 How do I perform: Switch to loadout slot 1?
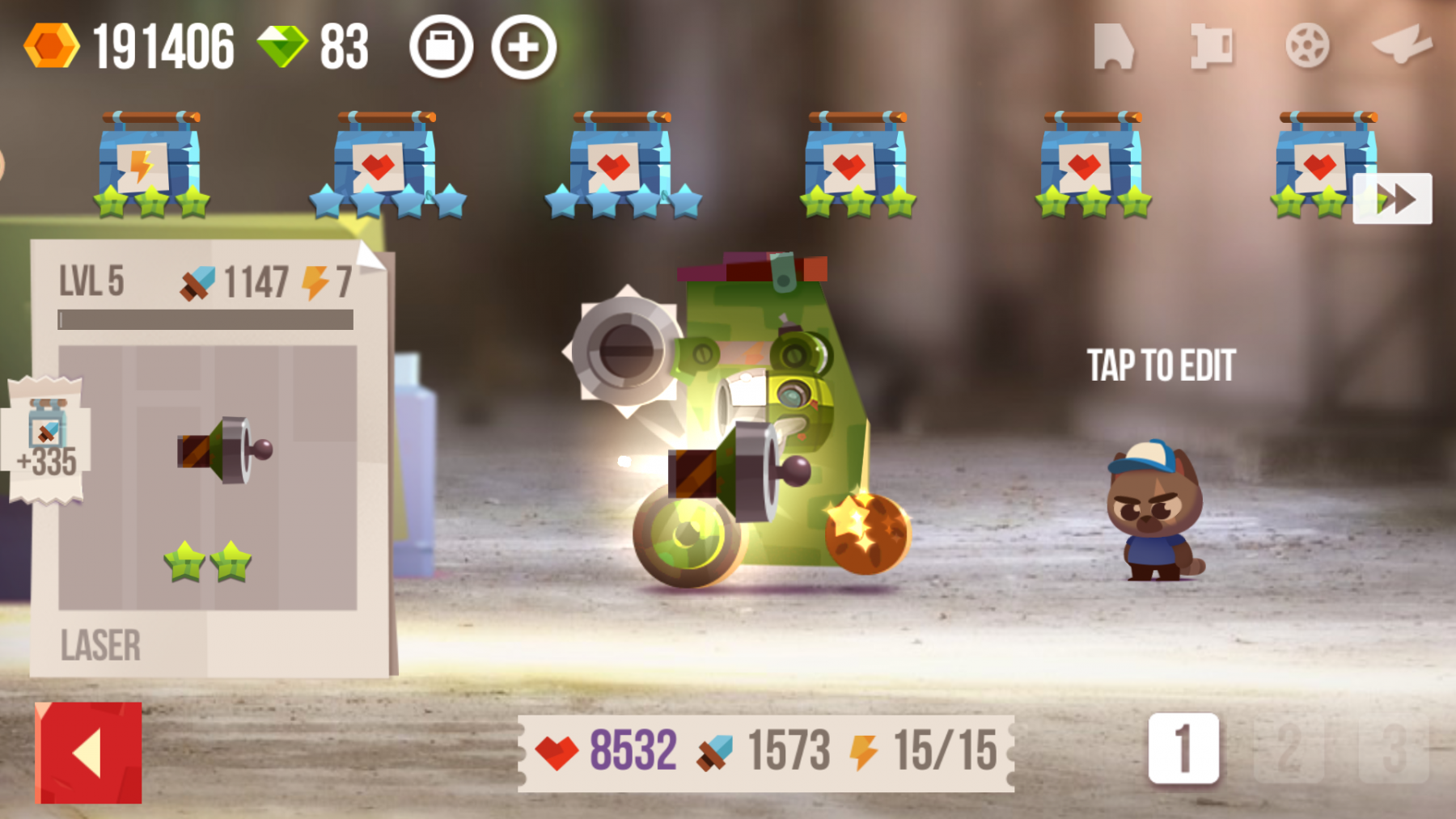[1183, 748]
